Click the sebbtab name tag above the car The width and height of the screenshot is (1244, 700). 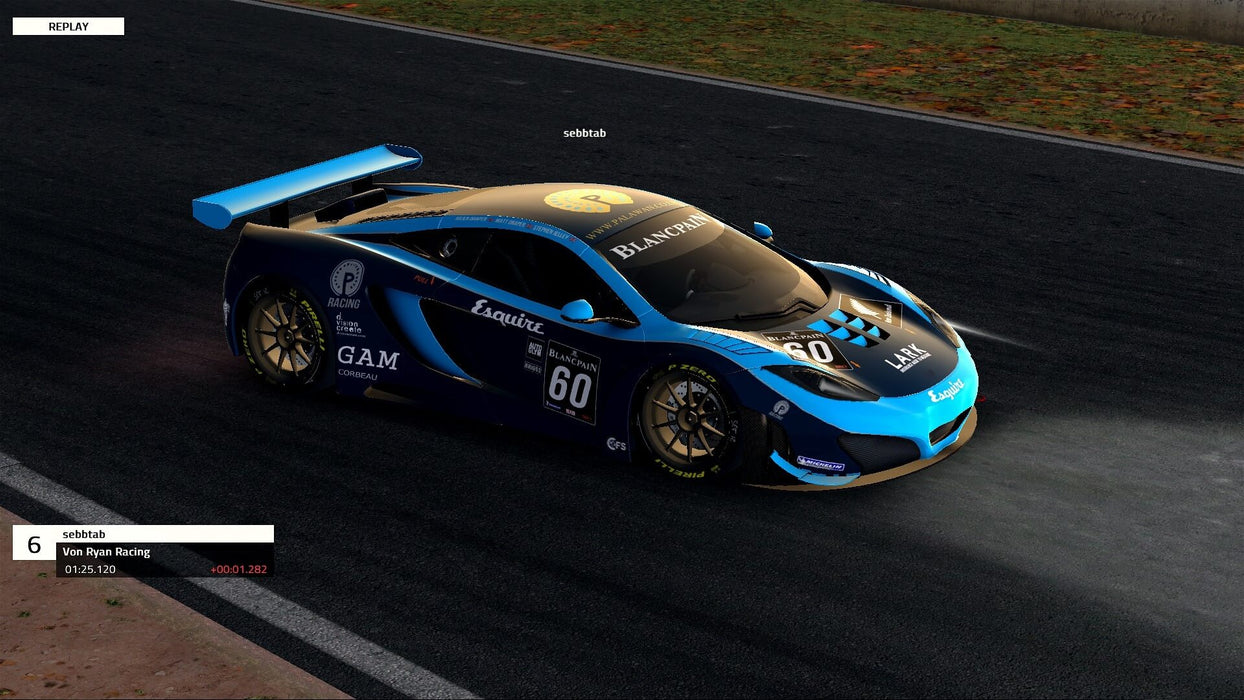click(584, 133)
